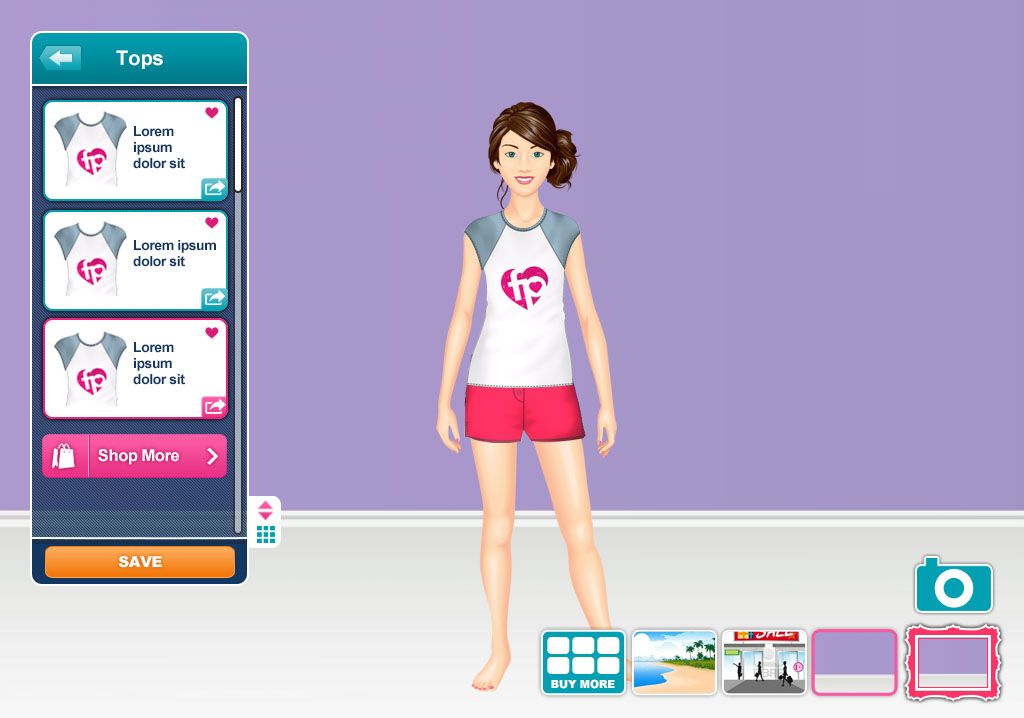Select the purple room thumbnail in the ornate pink frame
This screenshot has height=718, width=1024.
point(954,662)
